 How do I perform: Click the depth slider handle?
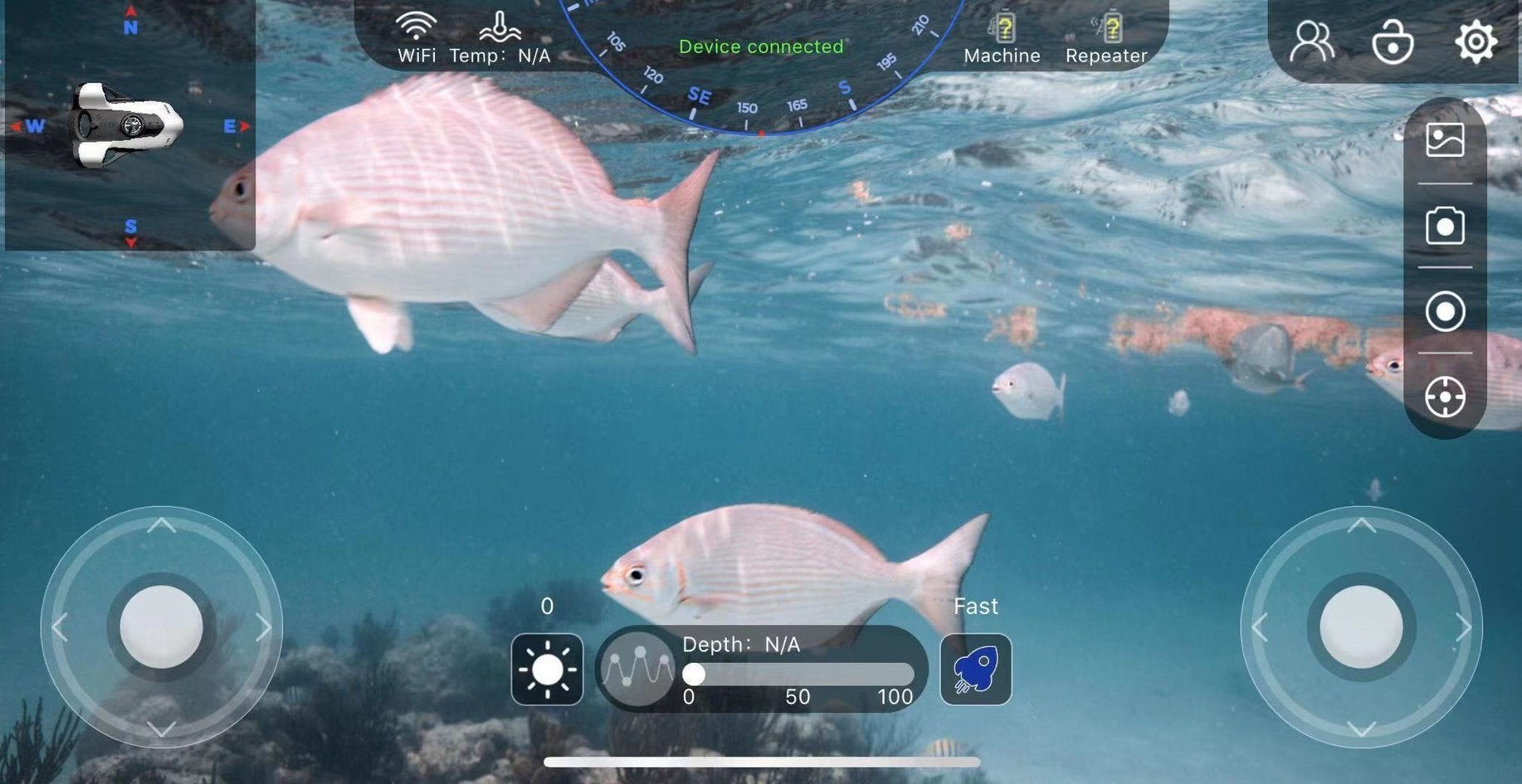click(694, 674)
